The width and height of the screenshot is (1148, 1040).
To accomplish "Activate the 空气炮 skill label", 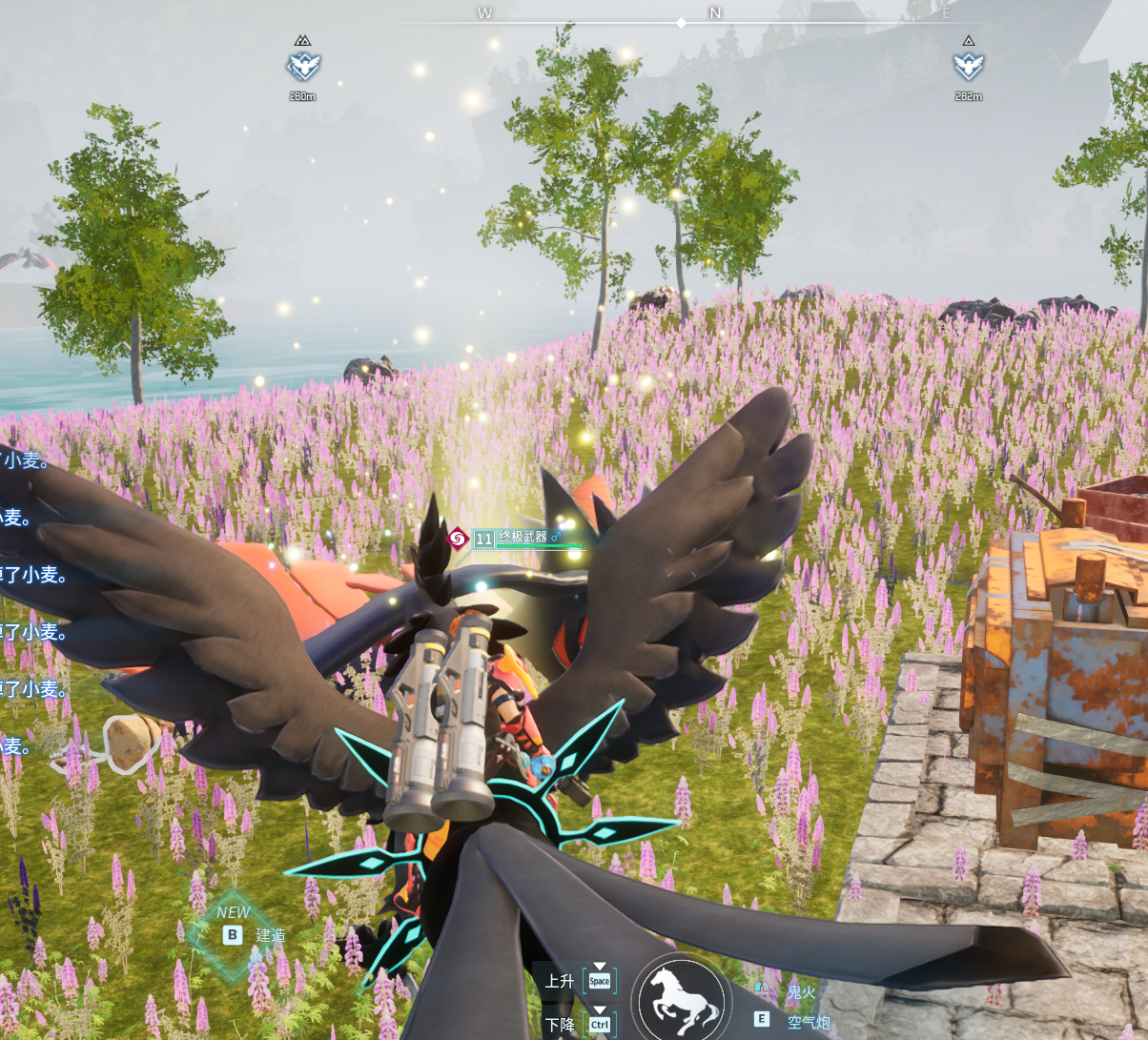I will [809, 1022].
